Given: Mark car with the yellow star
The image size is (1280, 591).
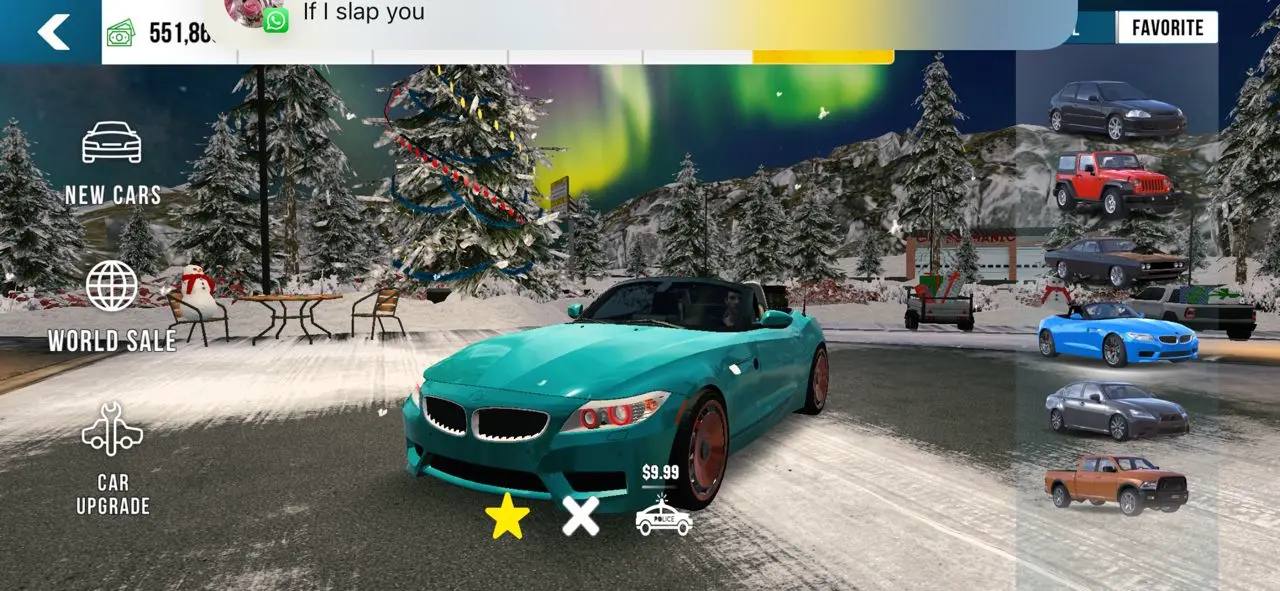Looking at the screenshot, I should 507,516.
